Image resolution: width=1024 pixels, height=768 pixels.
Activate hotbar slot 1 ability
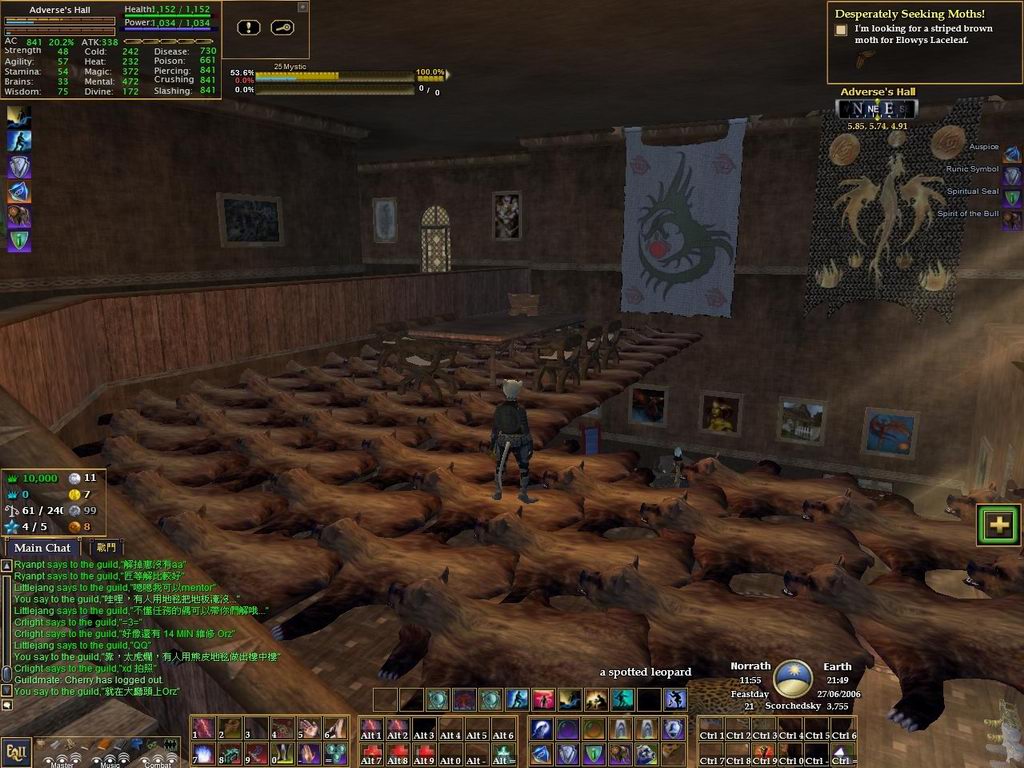tap(205, 728)
